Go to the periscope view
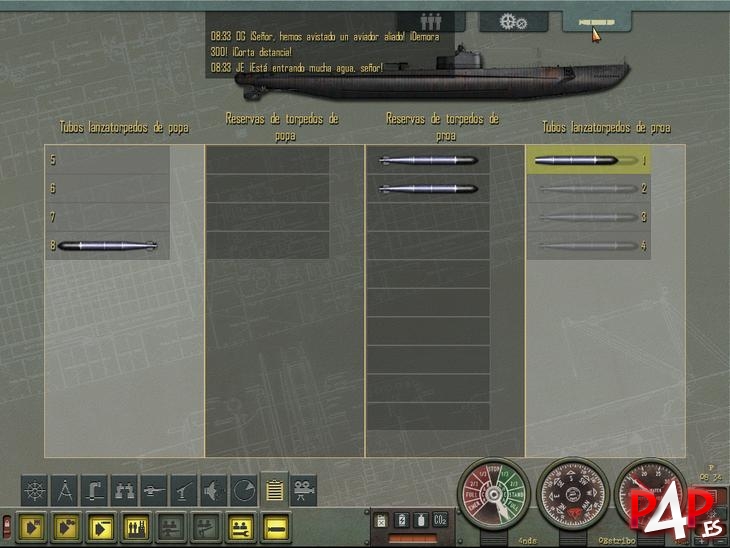730x548 pixels. point(94,490)
